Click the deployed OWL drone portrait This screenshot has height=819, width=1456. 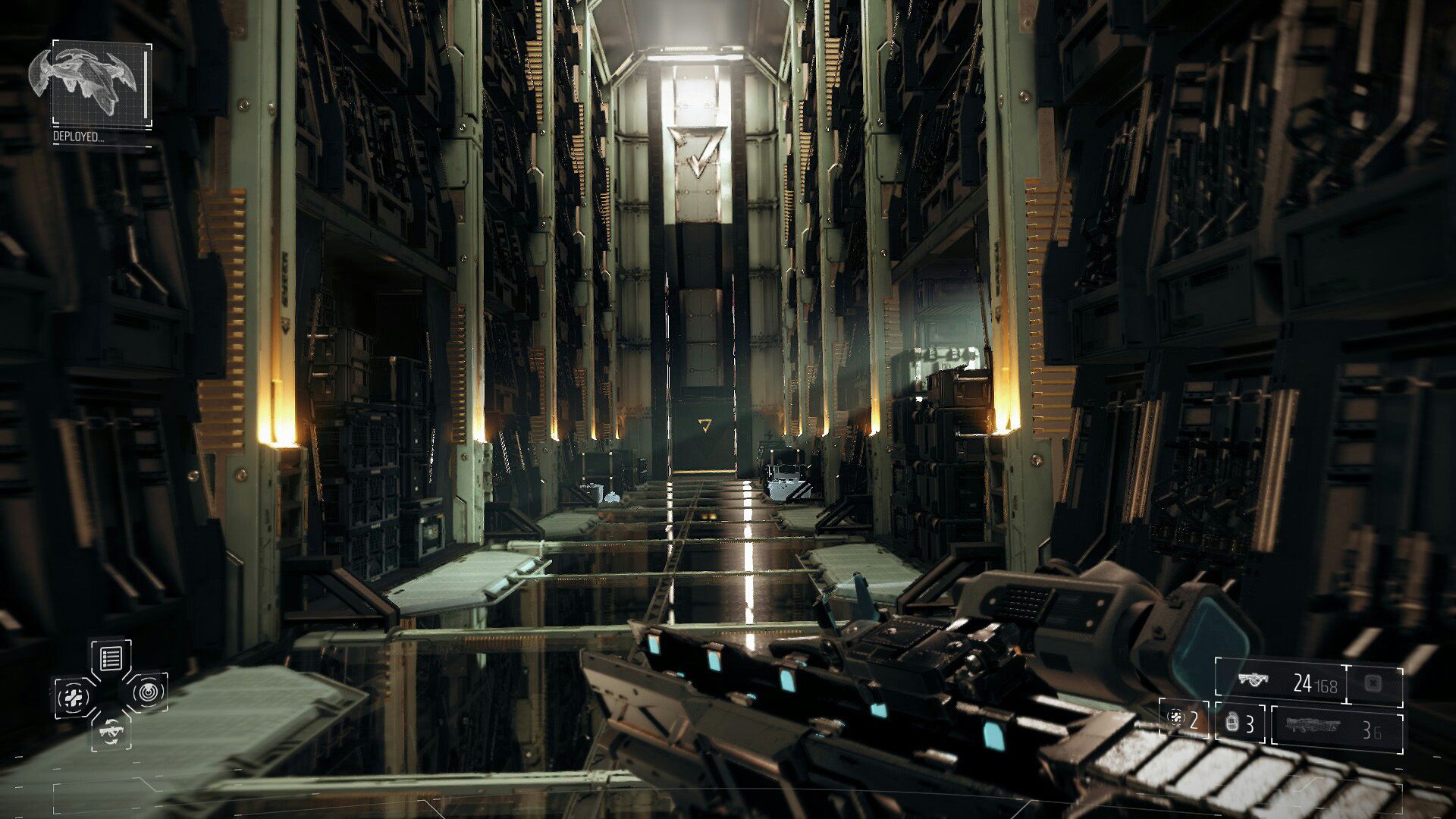pos(100,85)
